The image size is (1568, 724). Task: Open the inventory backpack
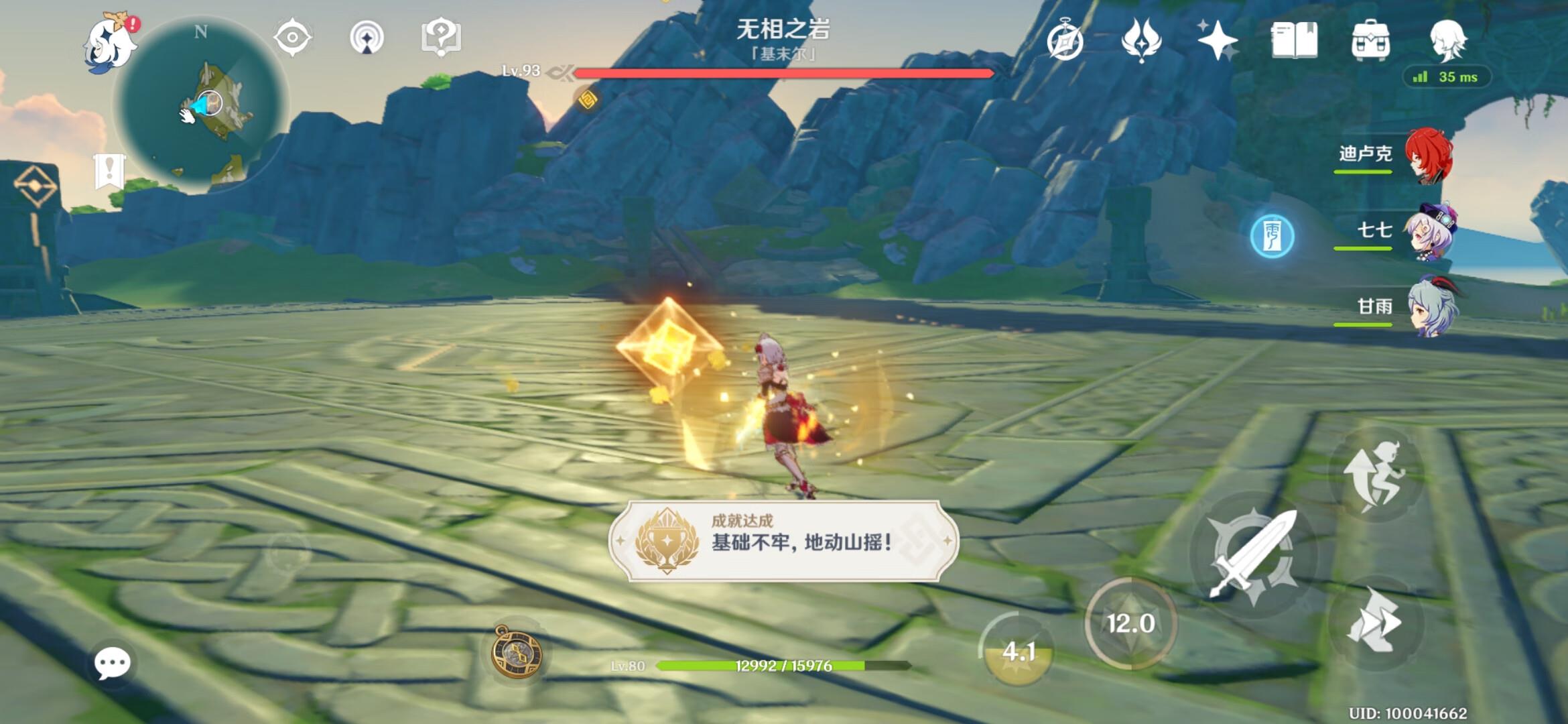1370,40
